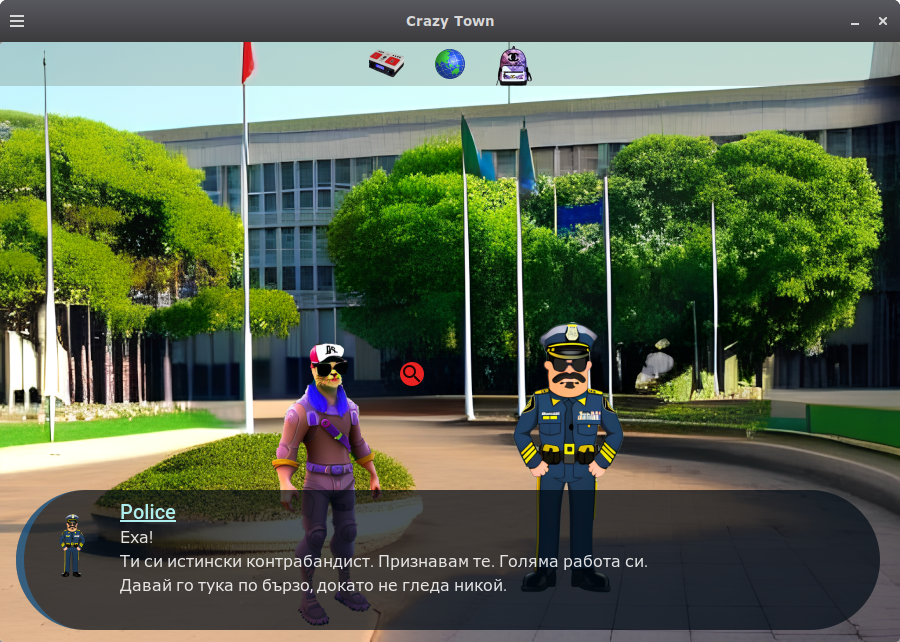Open the red device icon in top bar
This screenshot has width=900, height=642.
pyautogui.click(x=386, y=64)
